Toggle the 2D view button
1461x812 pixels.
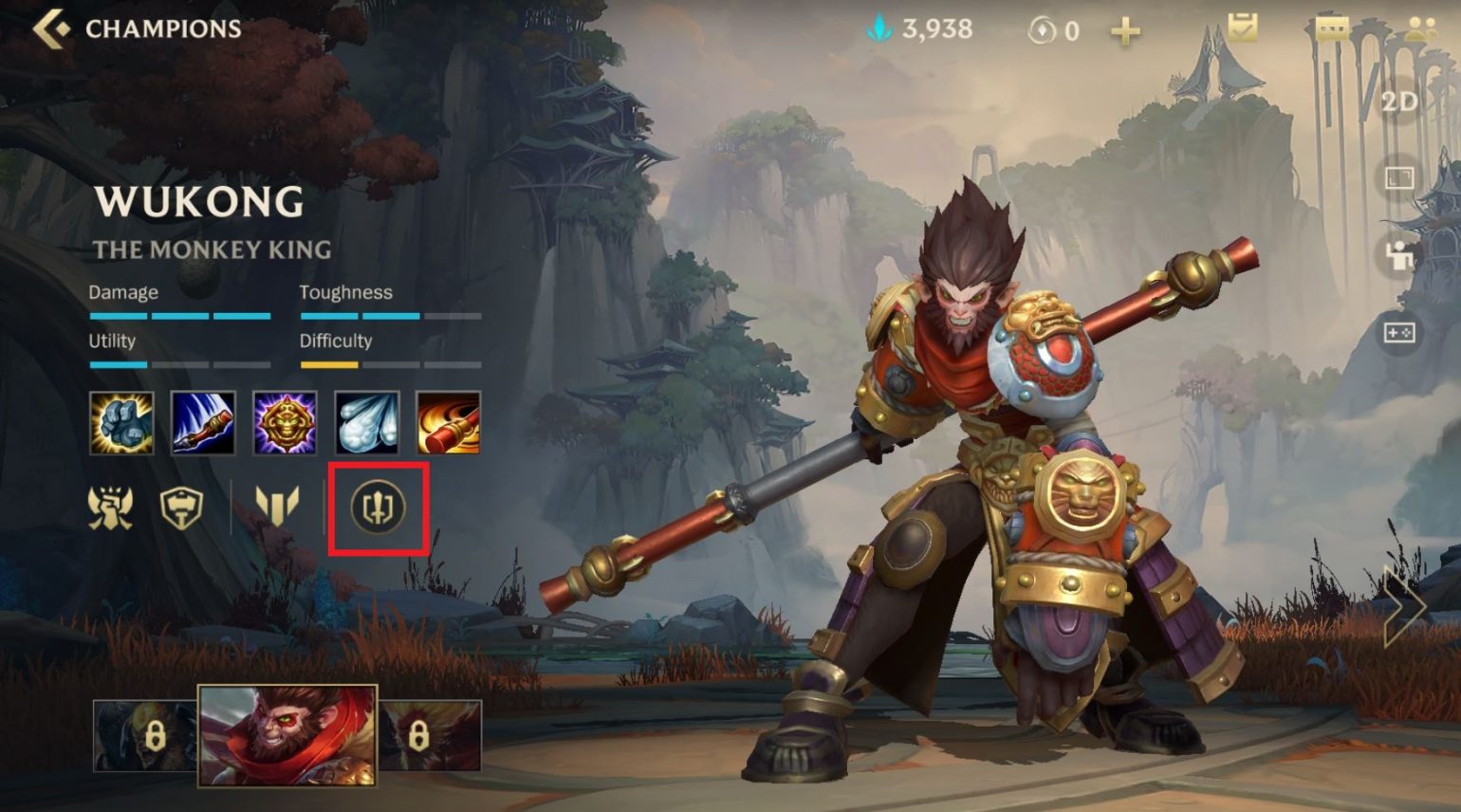(x=1399, y=101)
